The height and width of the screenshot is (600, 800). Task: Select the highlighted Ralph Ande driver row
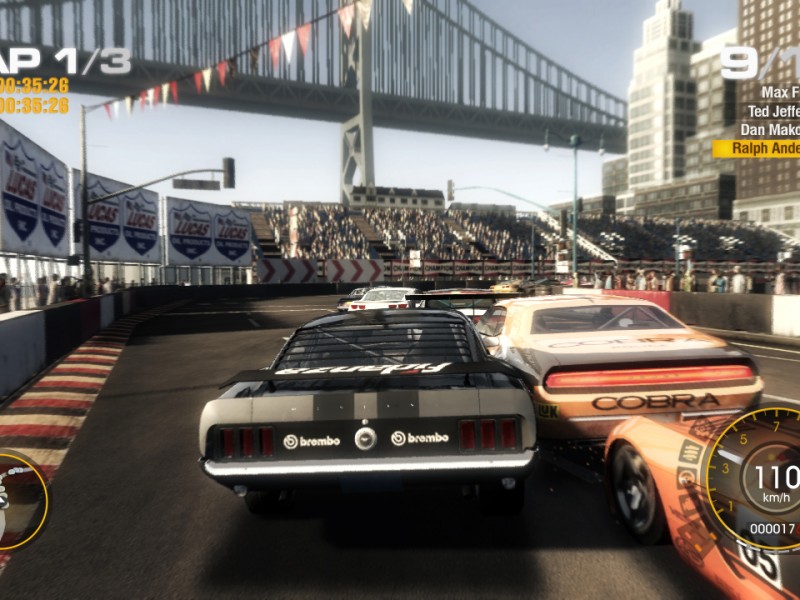tap(758, 148)
